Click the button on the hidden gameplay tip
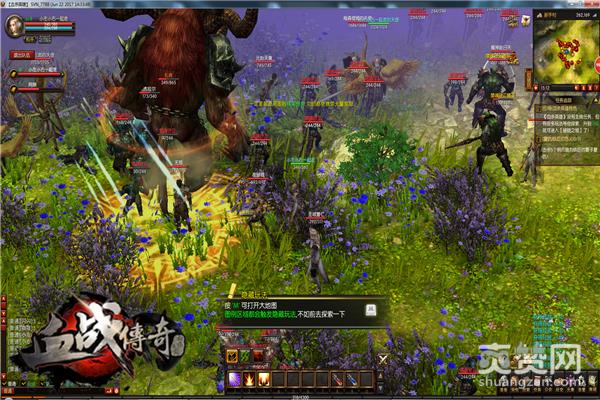 [x=368, y=309]
